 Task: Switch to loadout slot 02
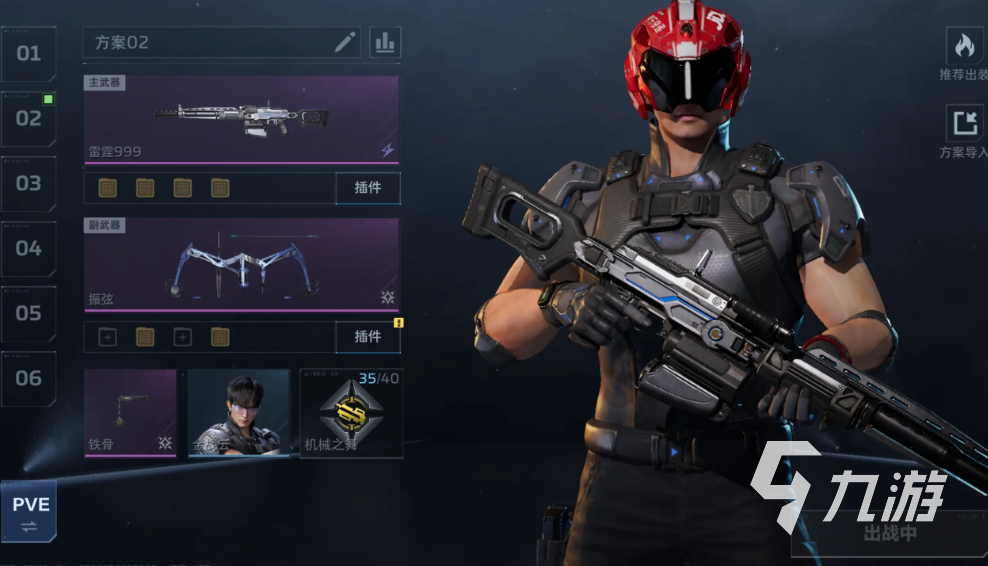(x=28, y=118)
